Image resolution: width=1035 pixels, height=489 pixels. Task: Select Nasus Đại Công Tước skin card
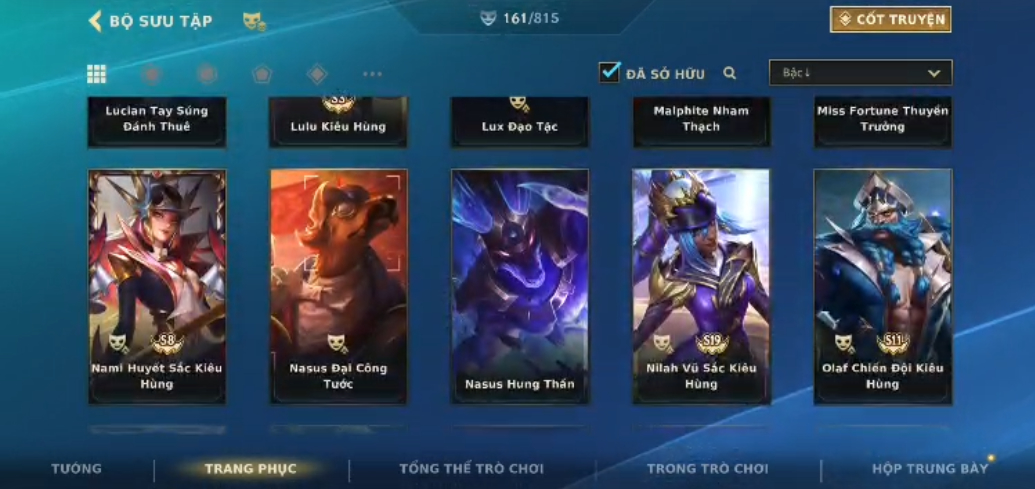tap(338, 285)
